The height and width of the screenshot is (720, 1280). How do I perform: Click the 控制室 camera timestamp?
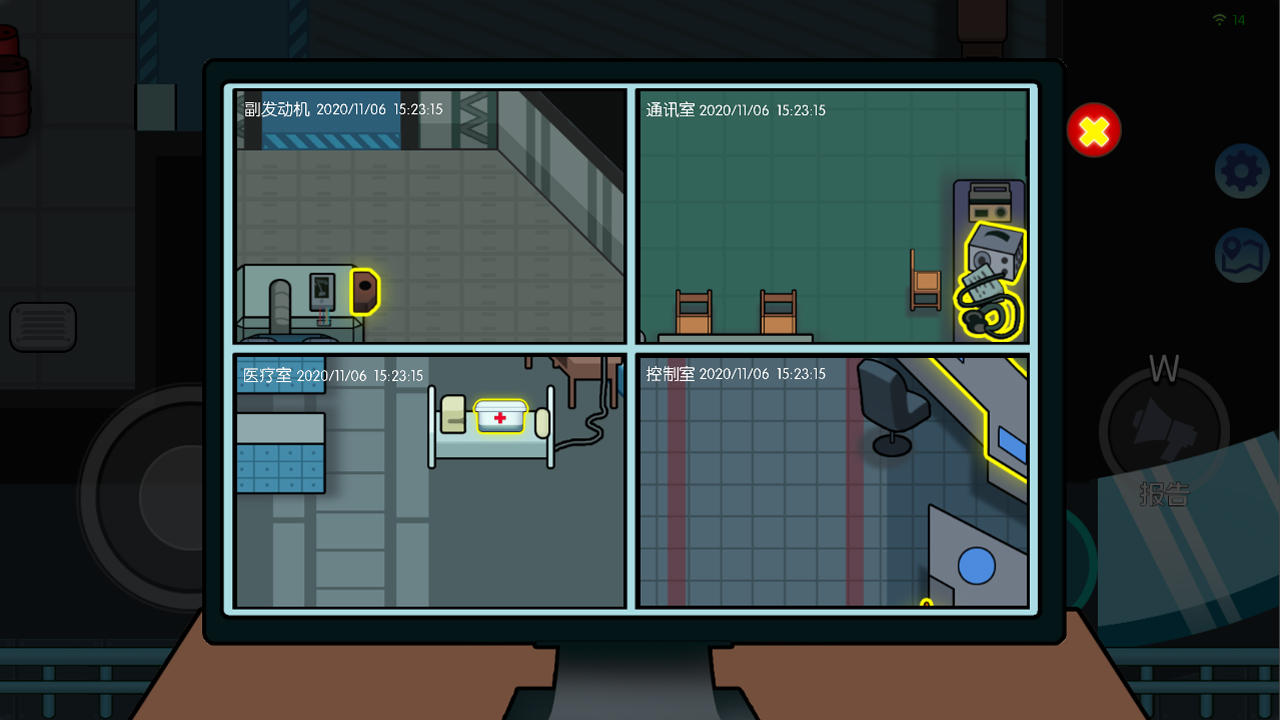763,373
